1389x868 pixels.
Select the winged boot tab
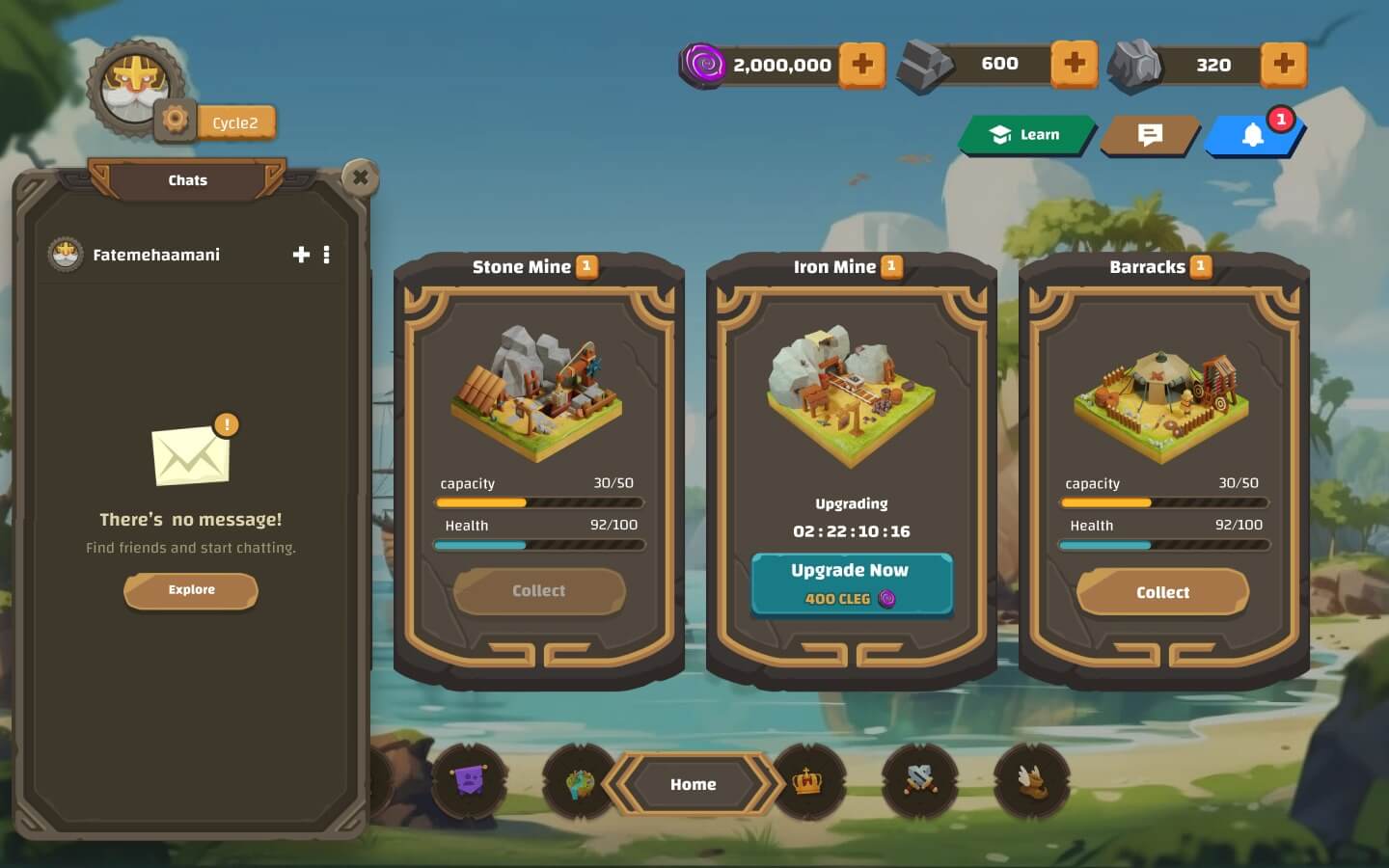1031,780
